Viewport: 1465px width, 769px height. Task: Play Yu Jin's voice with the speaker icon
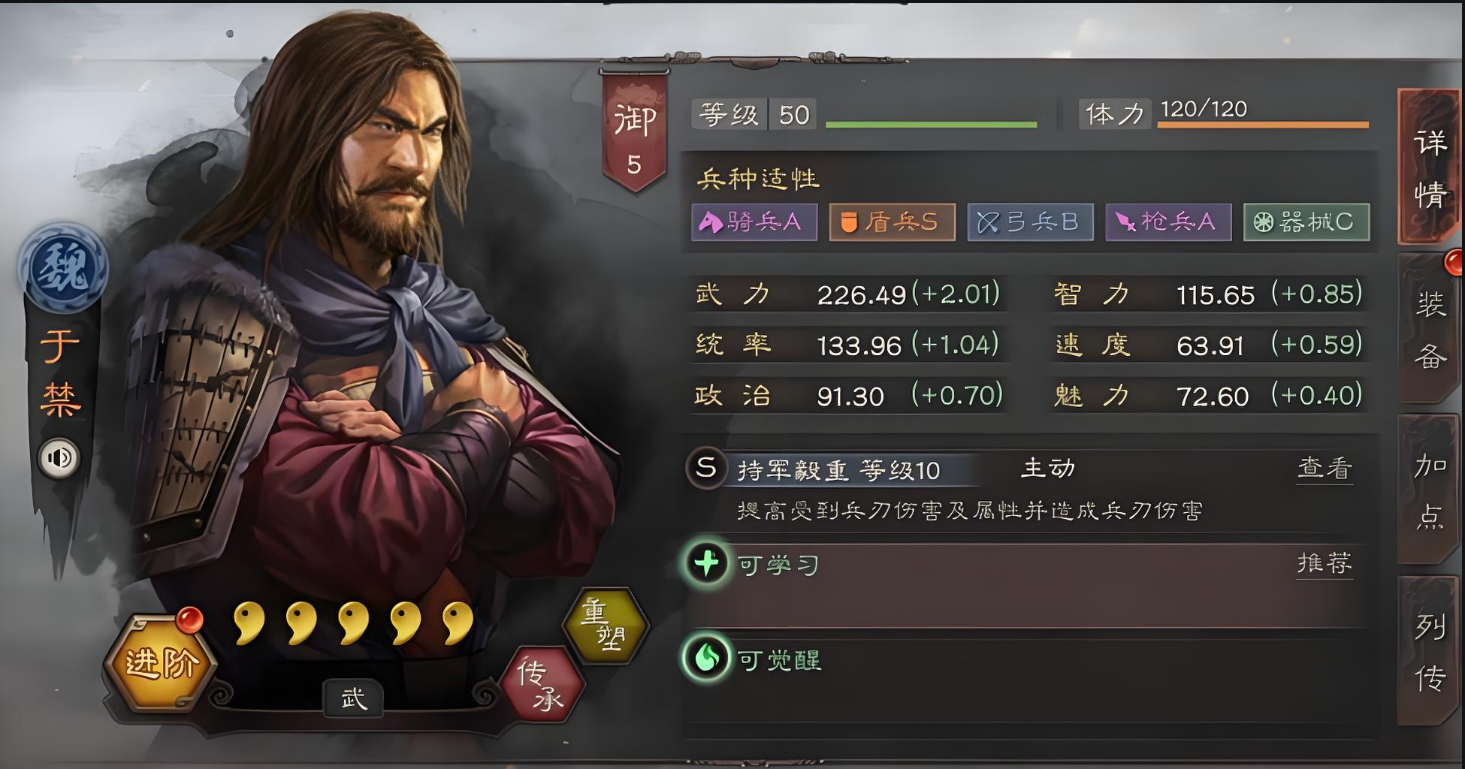(58, 458)
